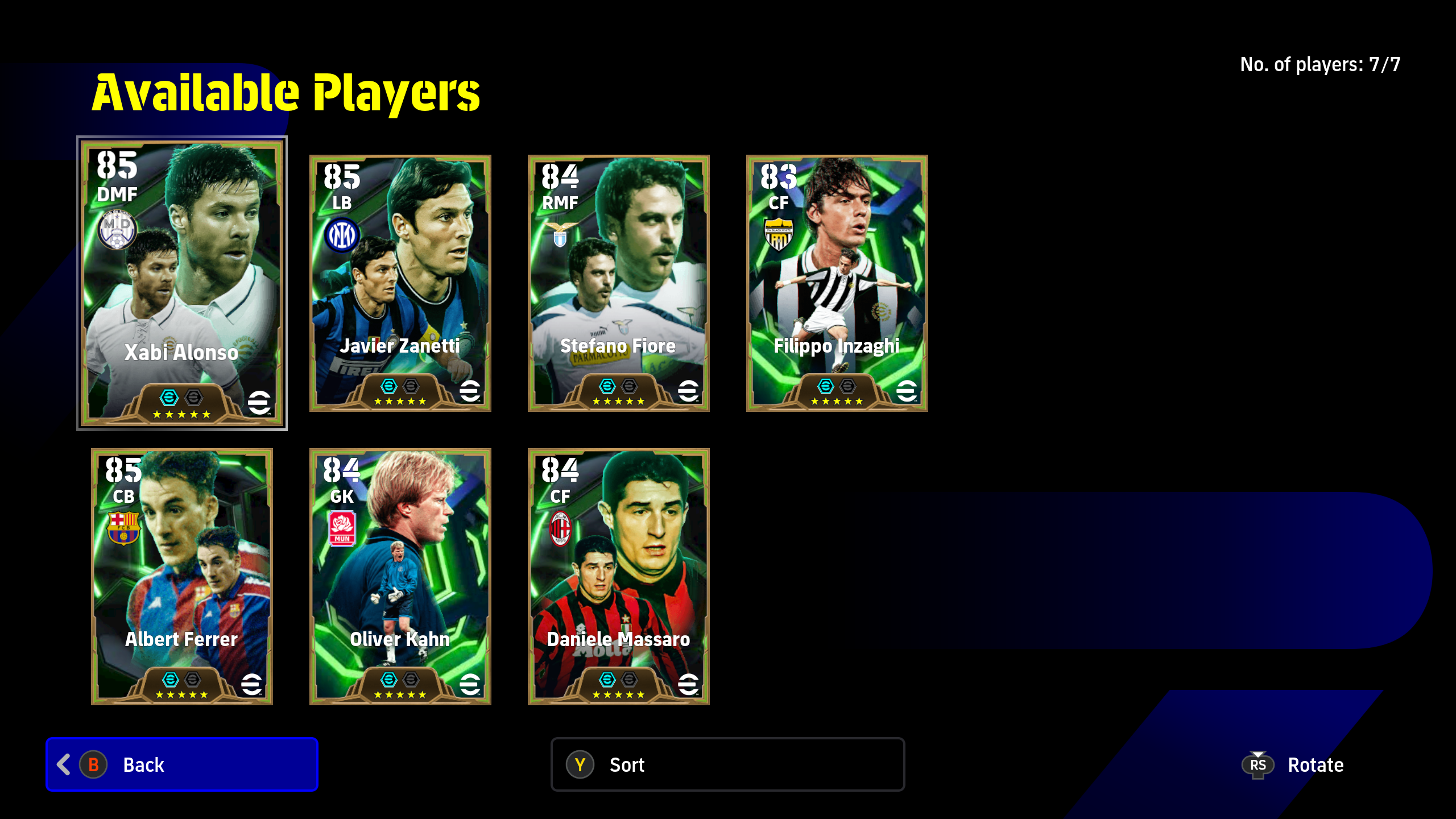This screenshot has width=1456, height=819.
Task: Pick the Stefano Fiore RMF card
Action: 618,283
